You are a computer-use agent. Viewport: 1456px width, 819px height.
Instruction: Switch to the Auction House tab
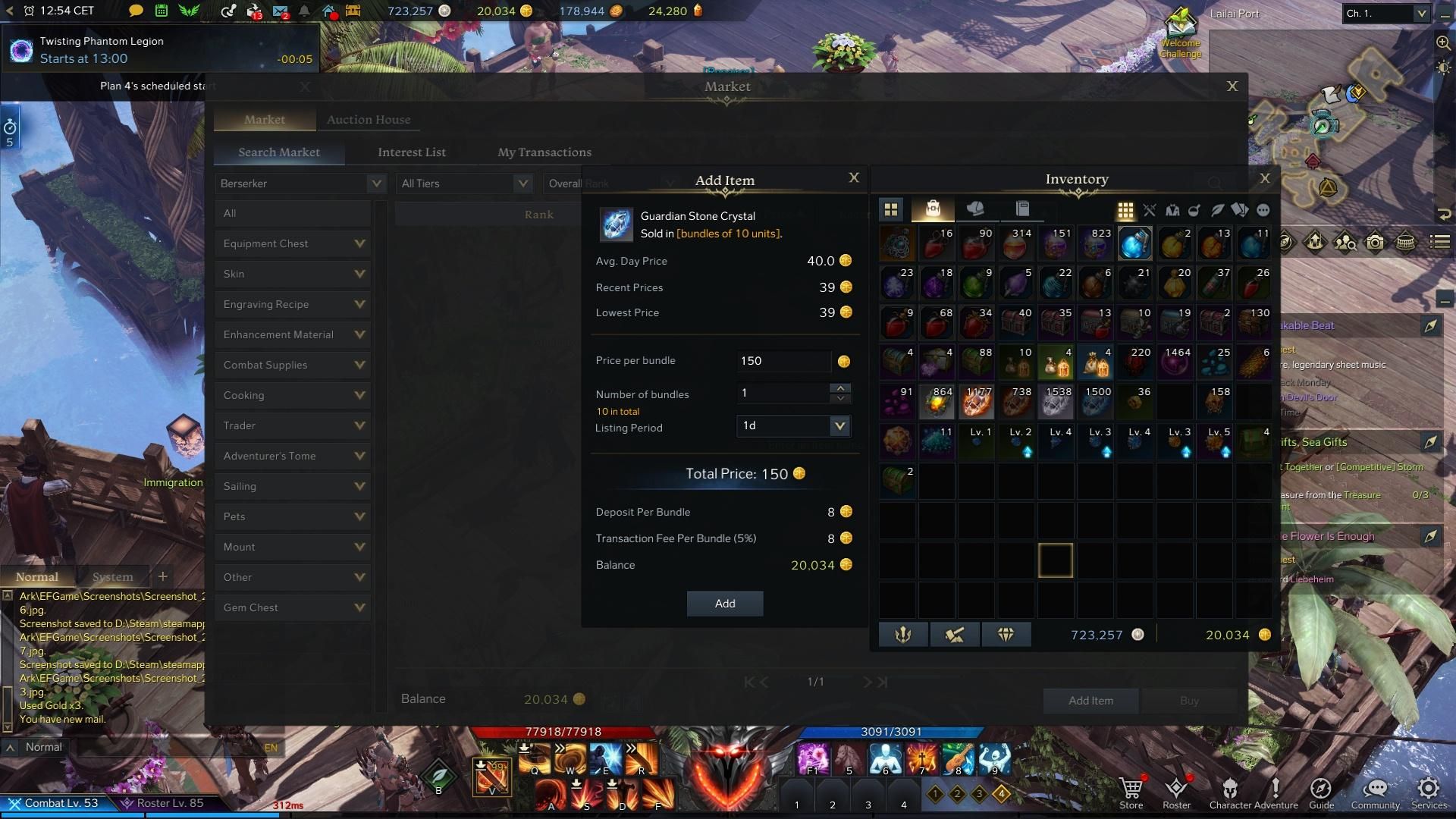tap(369, 120)
